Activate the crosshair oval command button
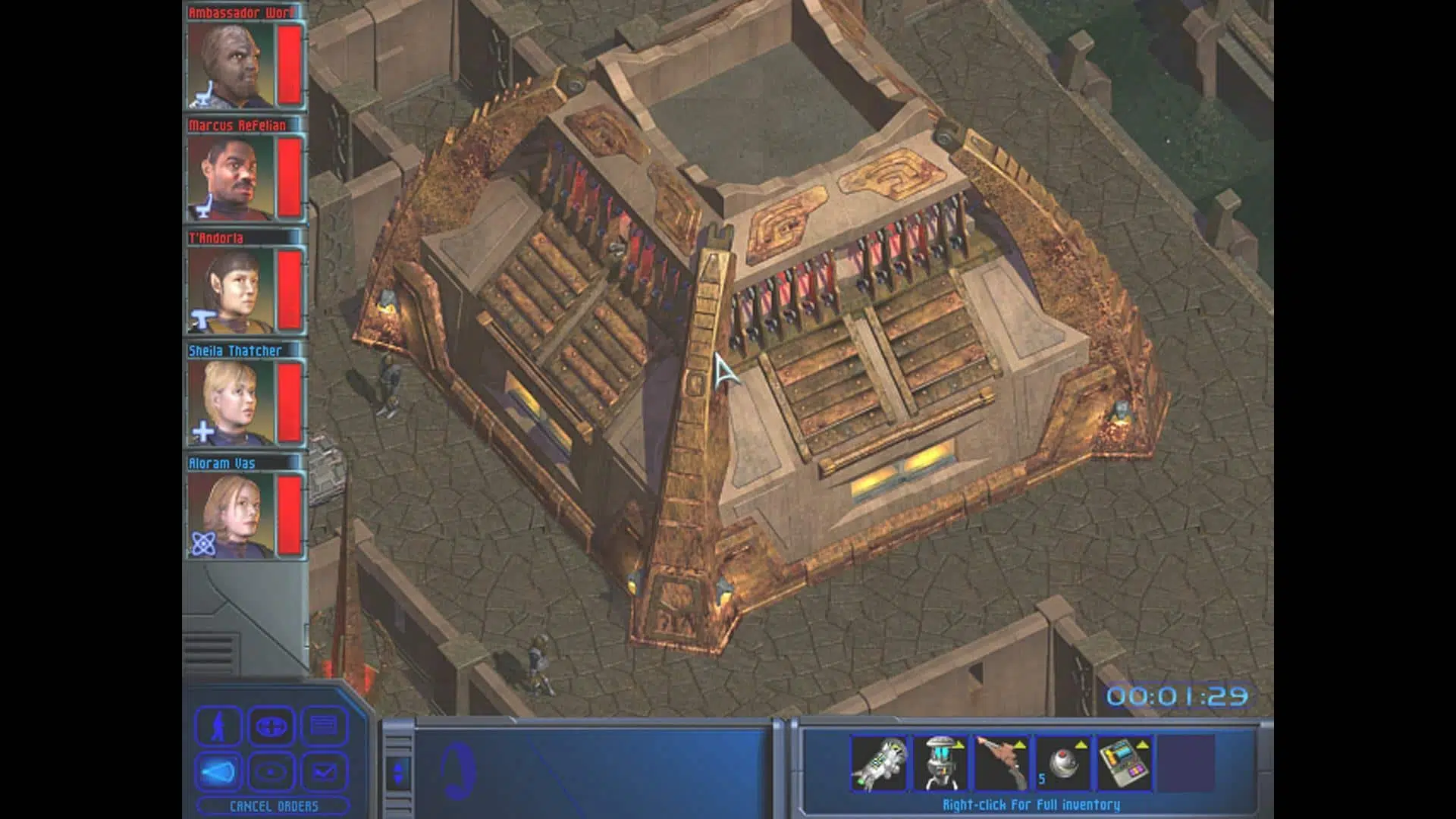 (271, 726)
